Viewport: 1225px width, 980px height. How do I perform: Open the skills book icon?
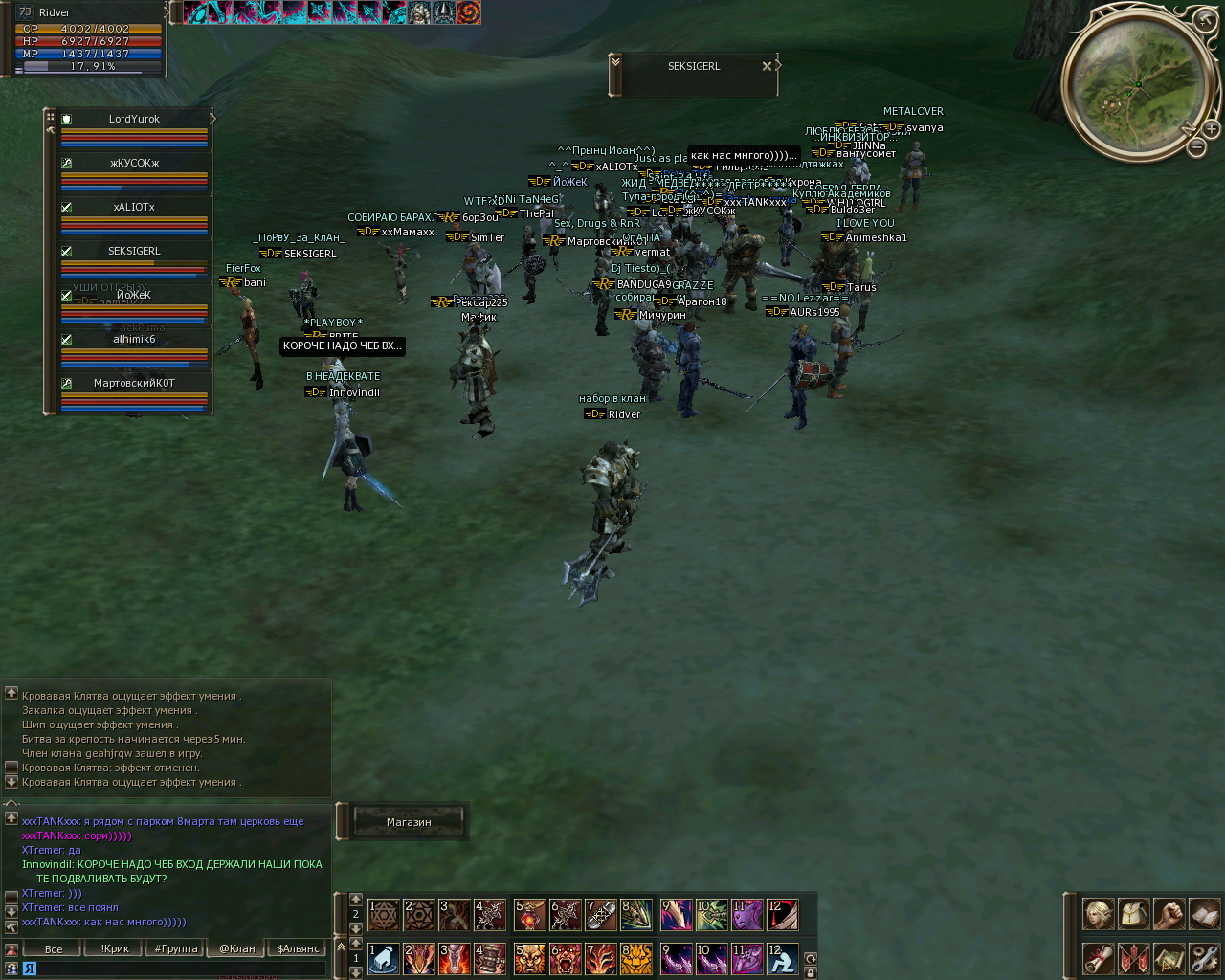(x=1204, y=914)
